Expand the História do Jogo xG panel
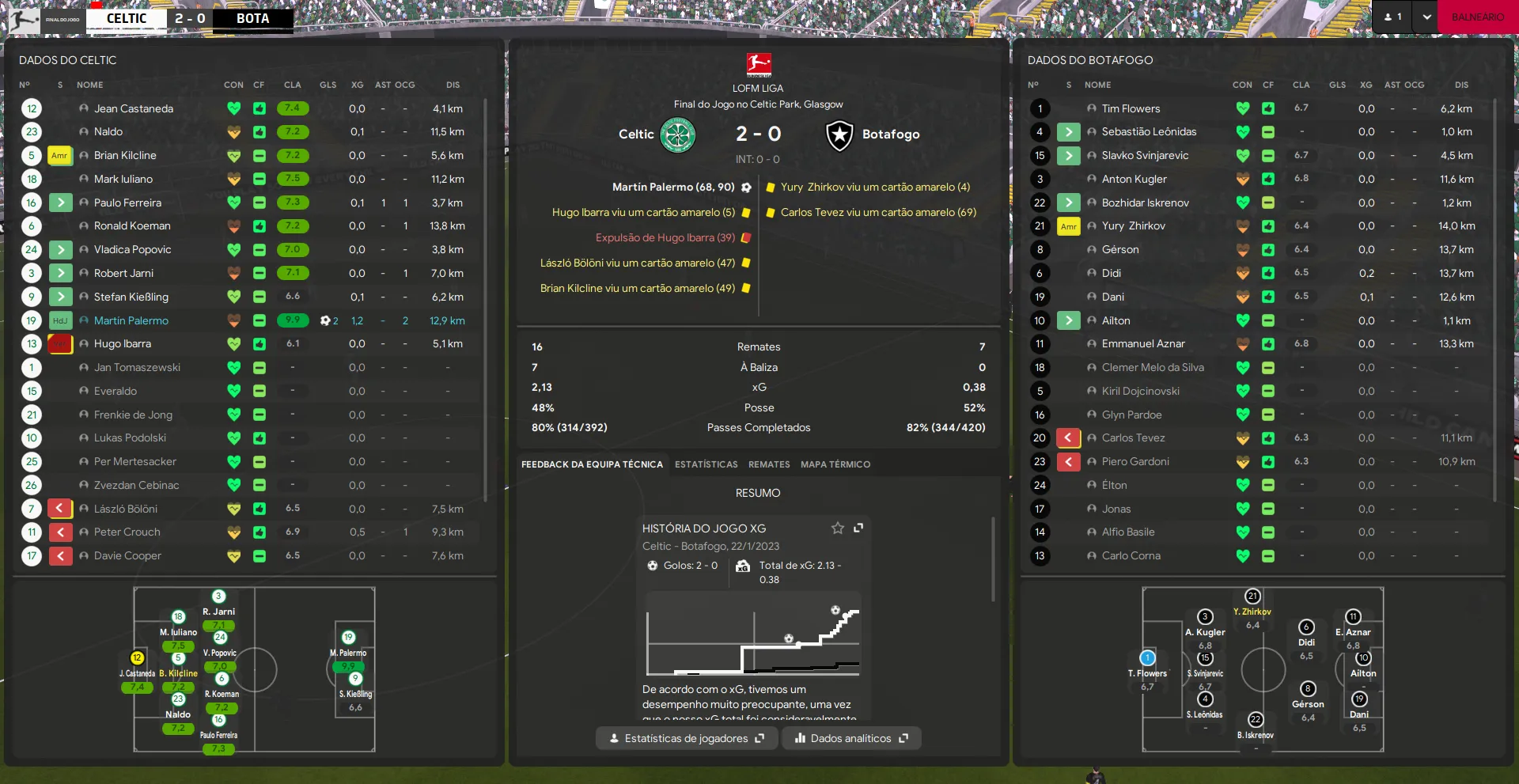Viewport: 1519px width, 784px height. (x=858, y=528)
